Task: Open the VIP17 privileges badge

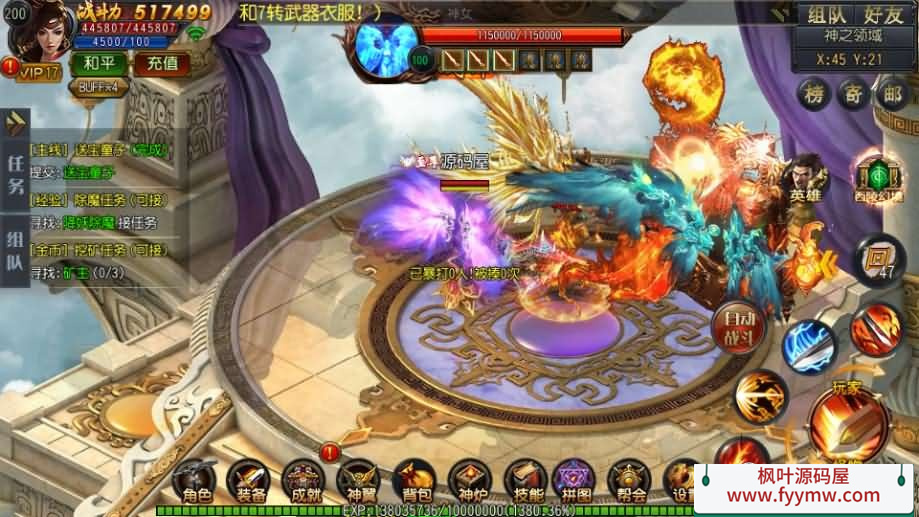Action: coord(36,72)
